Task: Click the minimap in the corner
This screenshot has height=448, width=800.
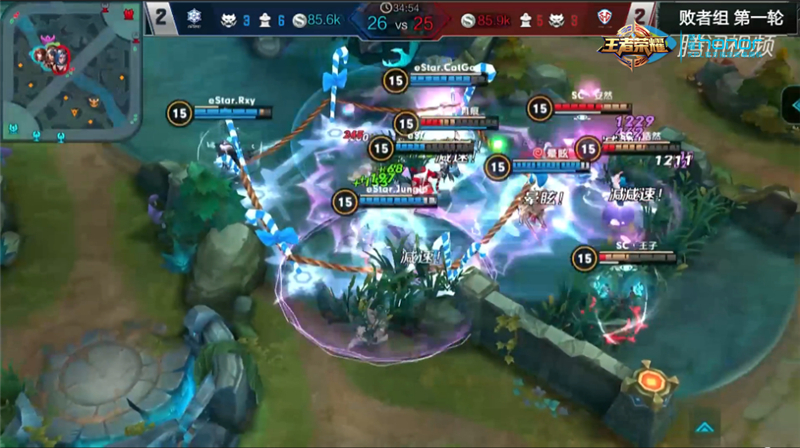Action: pyautogui.click(x=70, y=70)
